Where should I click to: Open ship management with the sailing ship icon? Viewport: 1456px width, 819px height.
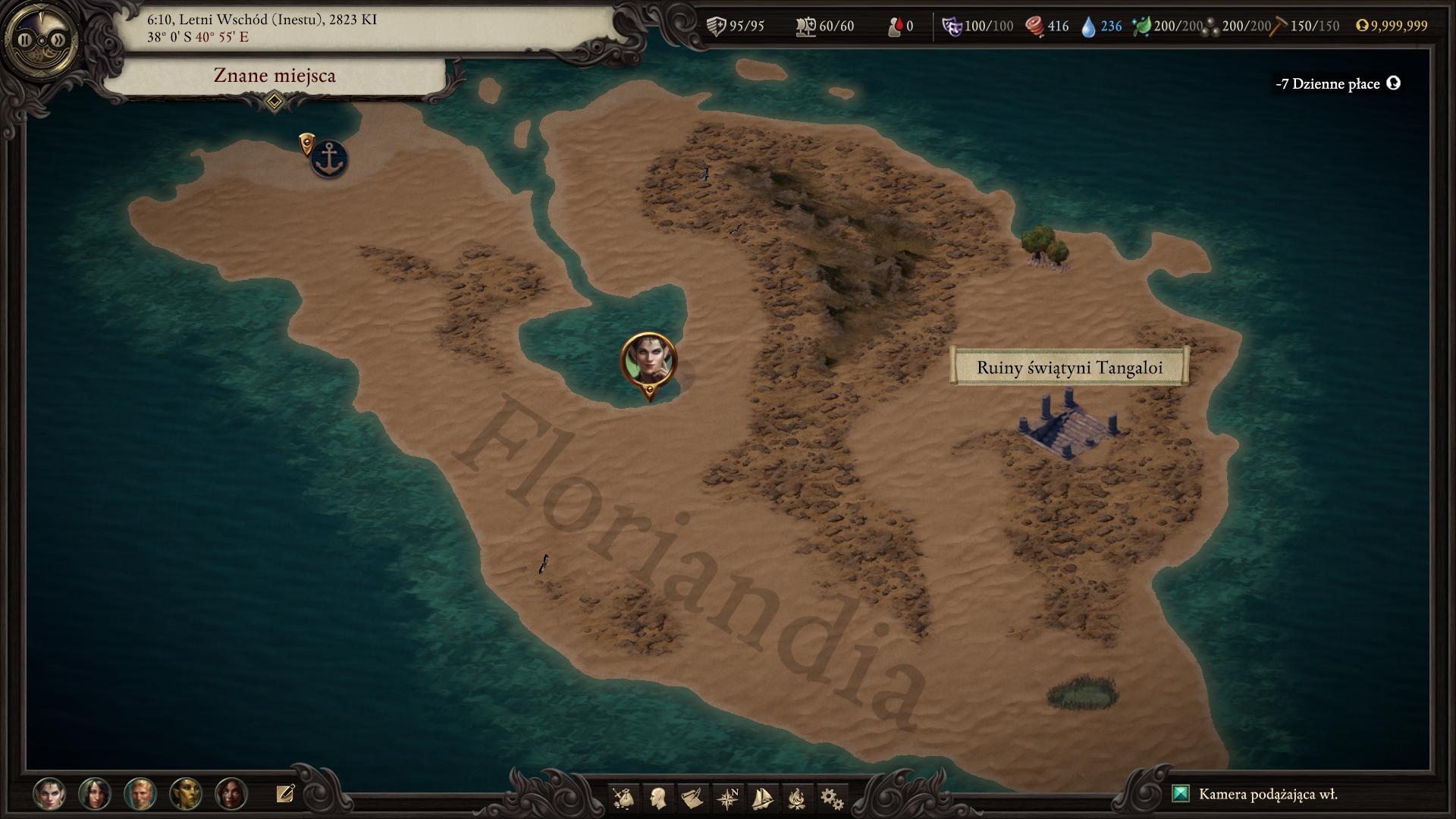click(761, 798)
